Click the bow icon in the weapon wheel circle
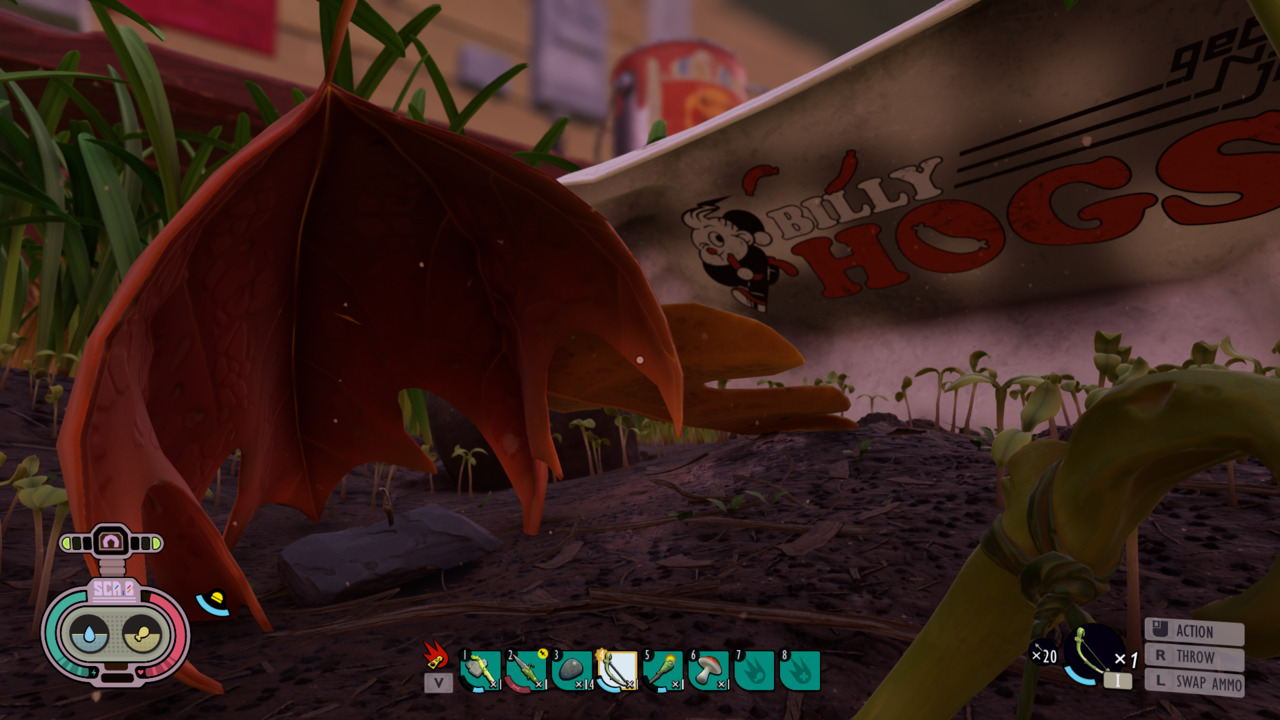Image resolution: width=1280 pixels, height=720 pixels. (1091, 649)
